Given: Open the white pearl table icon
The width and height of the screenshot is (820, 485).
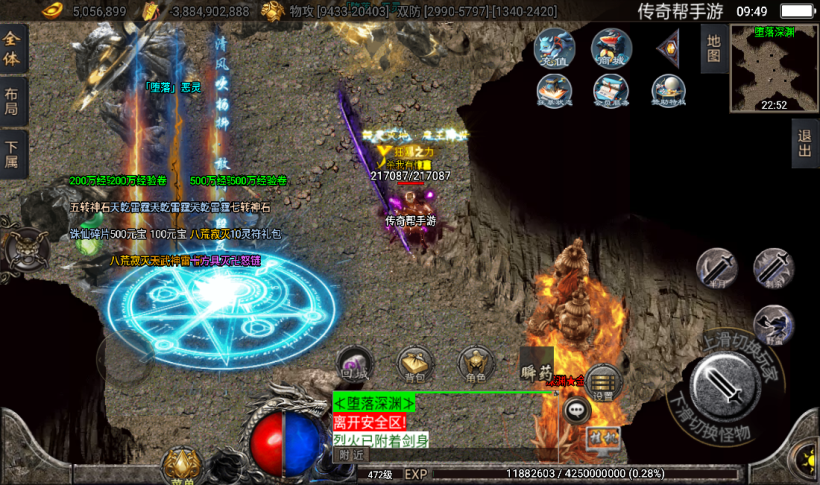Looking at the screenshot, I should coord(668,91).
